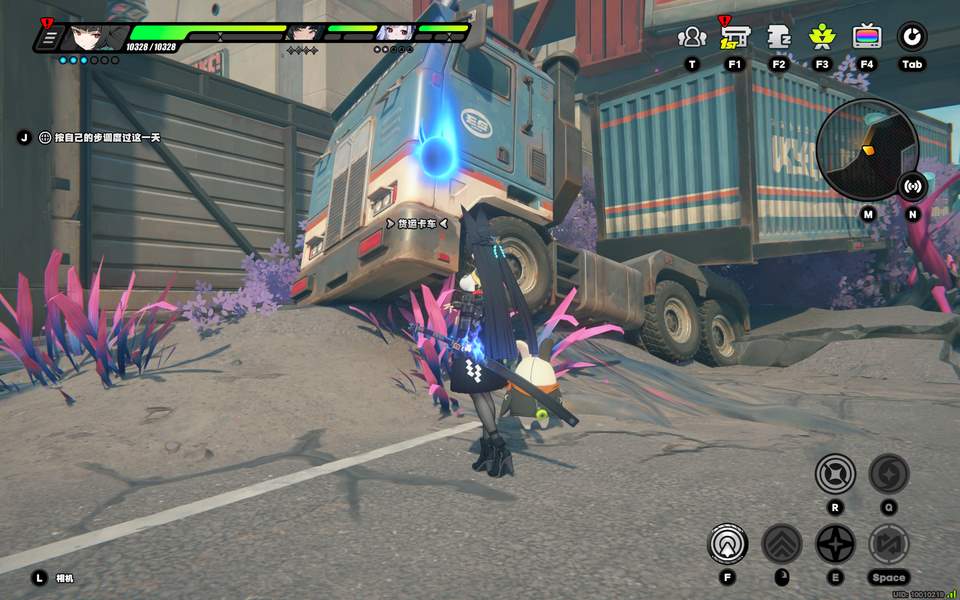Image resolution: width=960 pixels, height=600 pixels.
Task: Open the friends and co-op icon
Action: [691, 37]
